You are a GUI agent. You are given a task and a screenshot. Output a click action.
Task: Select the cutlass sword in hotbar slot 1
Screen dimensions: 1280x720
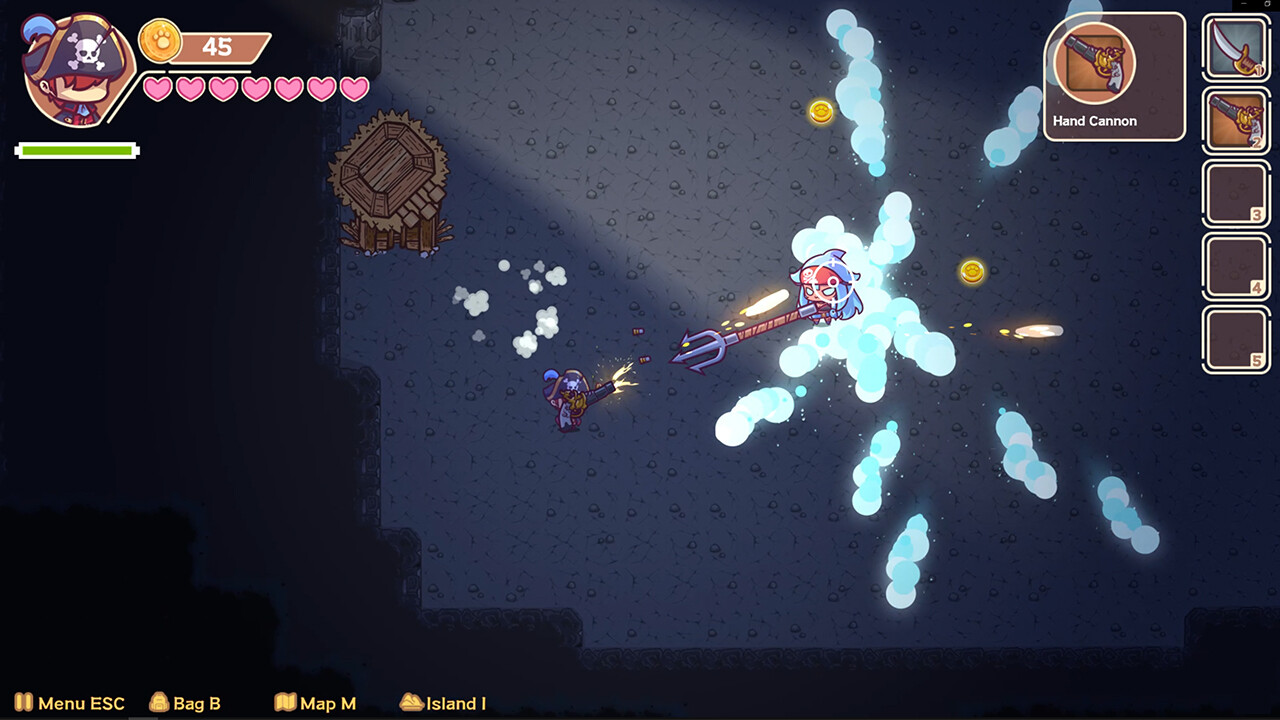(x=1236, y=48)
